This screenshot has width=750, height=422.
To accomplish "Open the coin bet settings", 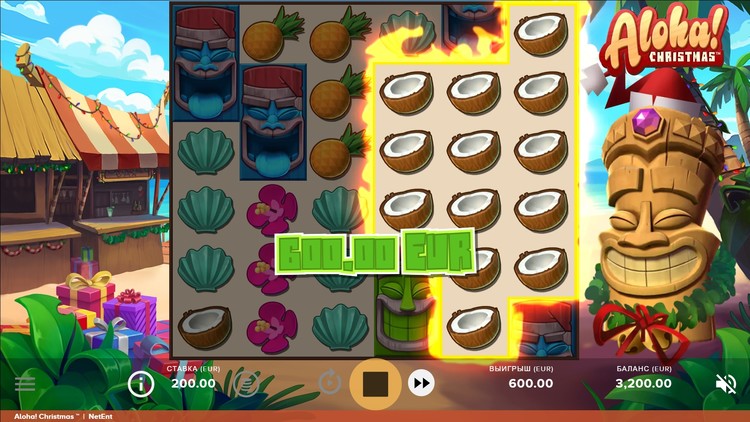I will pyautogui.click(x=247, y=381).
